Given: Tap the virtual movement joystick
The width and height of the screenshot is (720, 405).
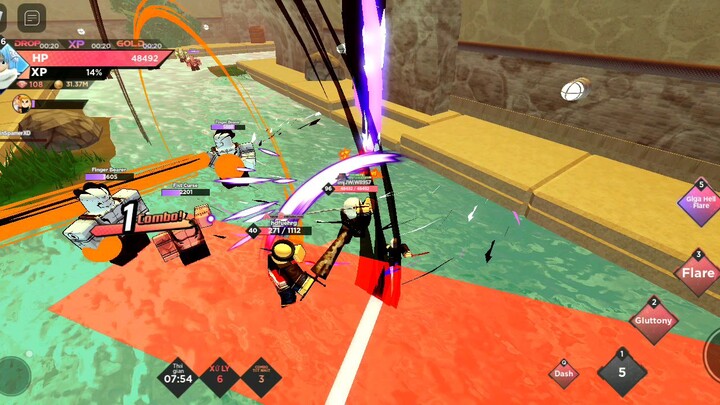Looking at the screenshot, I should (x=14, y=374).
